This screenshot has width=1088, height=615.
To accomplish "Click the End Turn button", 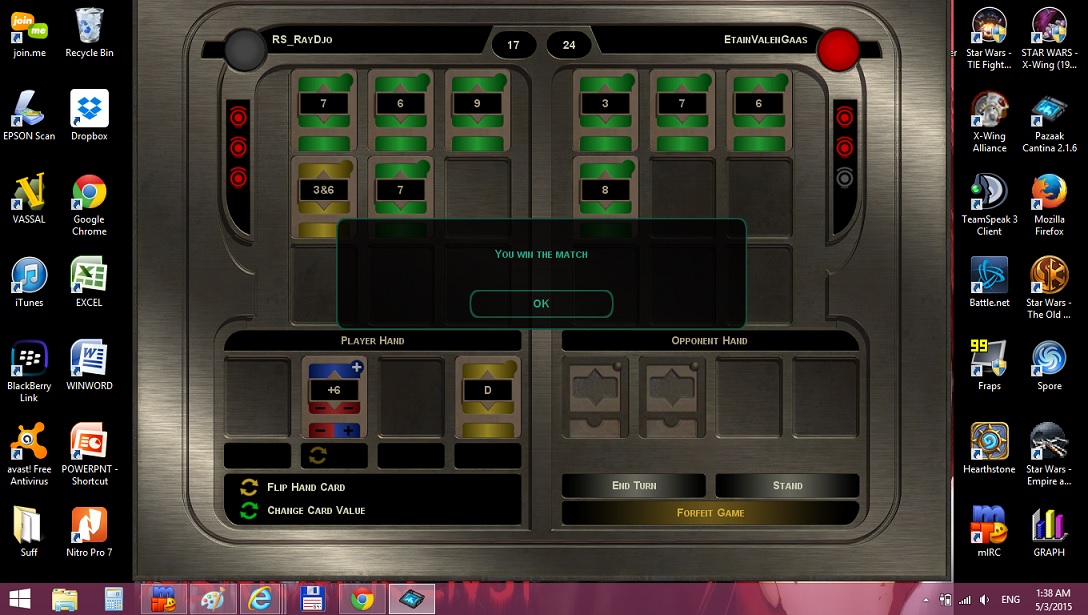I will coord(634,485).
